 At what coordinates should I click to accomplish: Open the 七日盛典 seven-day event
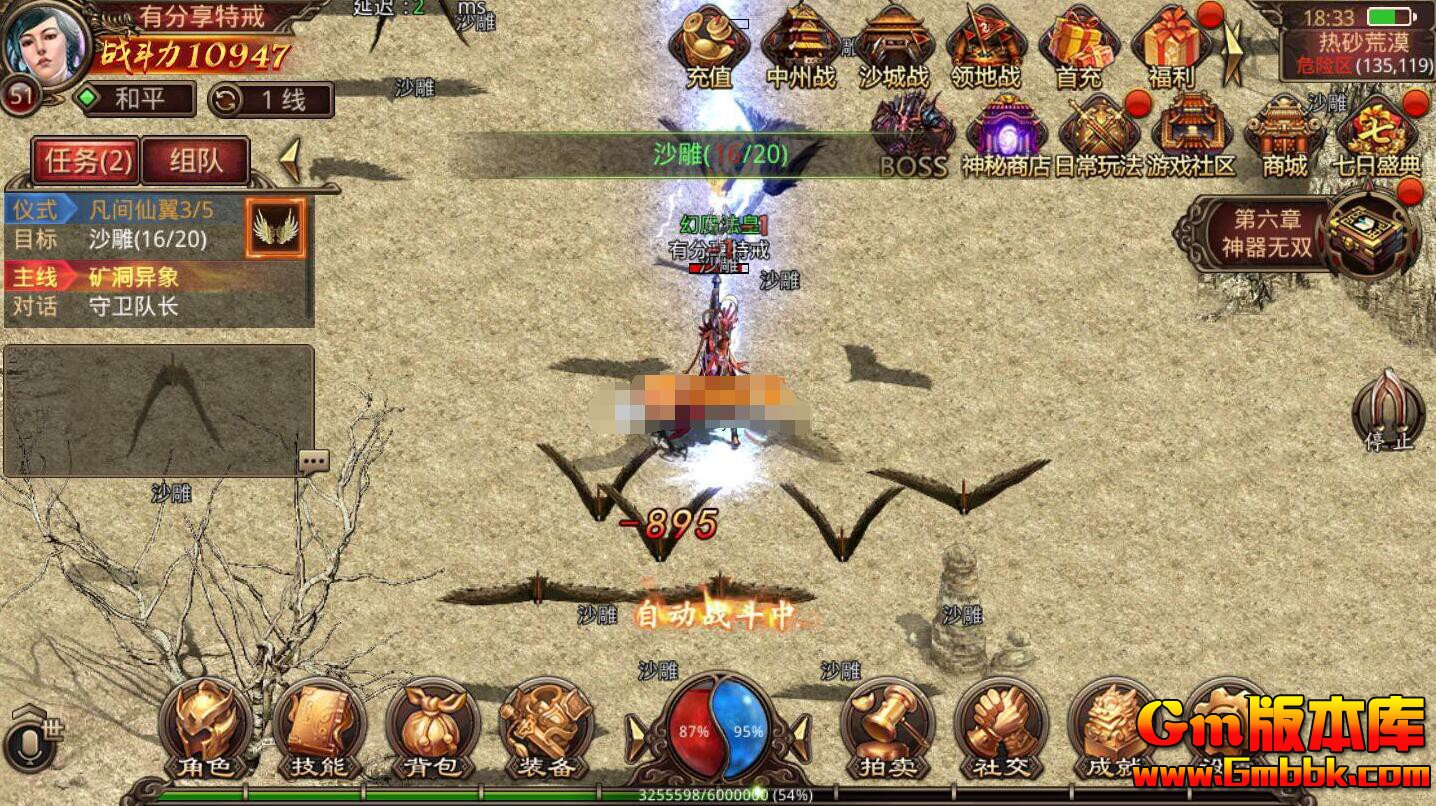point(1378,137)
